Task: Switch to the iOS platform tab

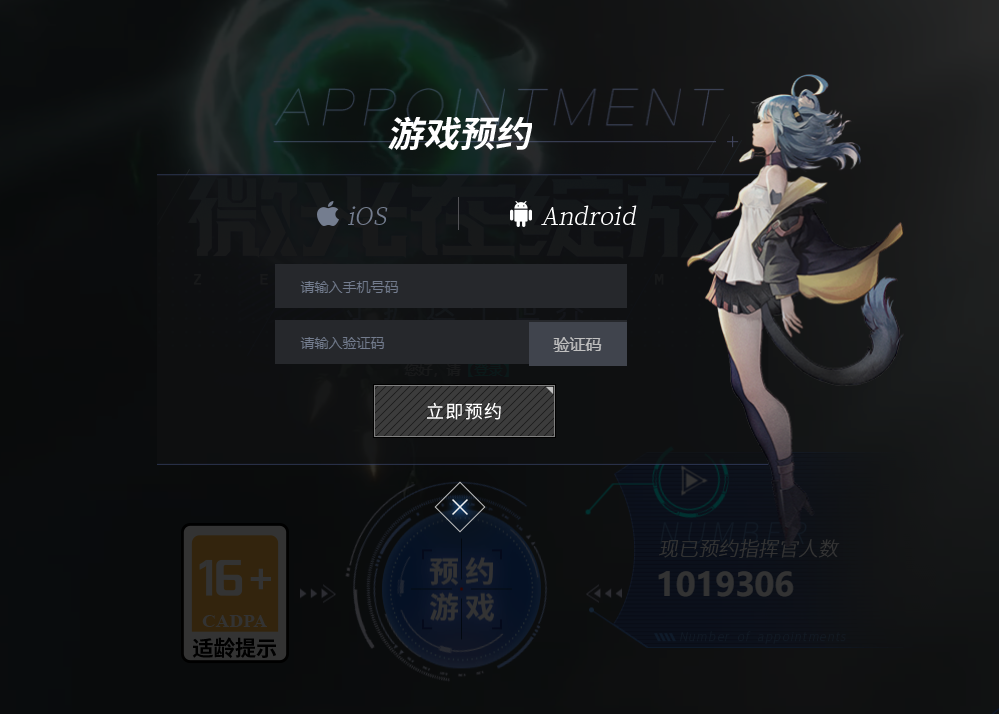Action: 352,215
